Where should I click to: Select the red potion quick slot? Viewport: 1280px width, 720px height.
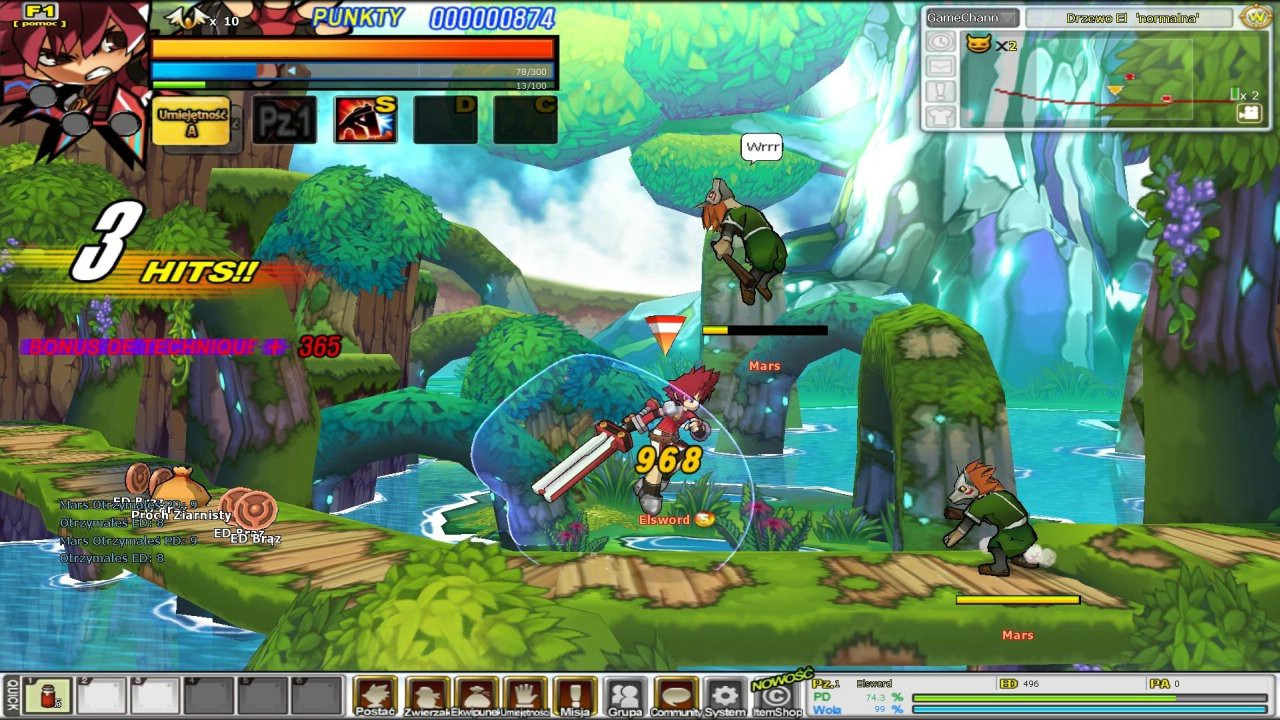point(47,695)
